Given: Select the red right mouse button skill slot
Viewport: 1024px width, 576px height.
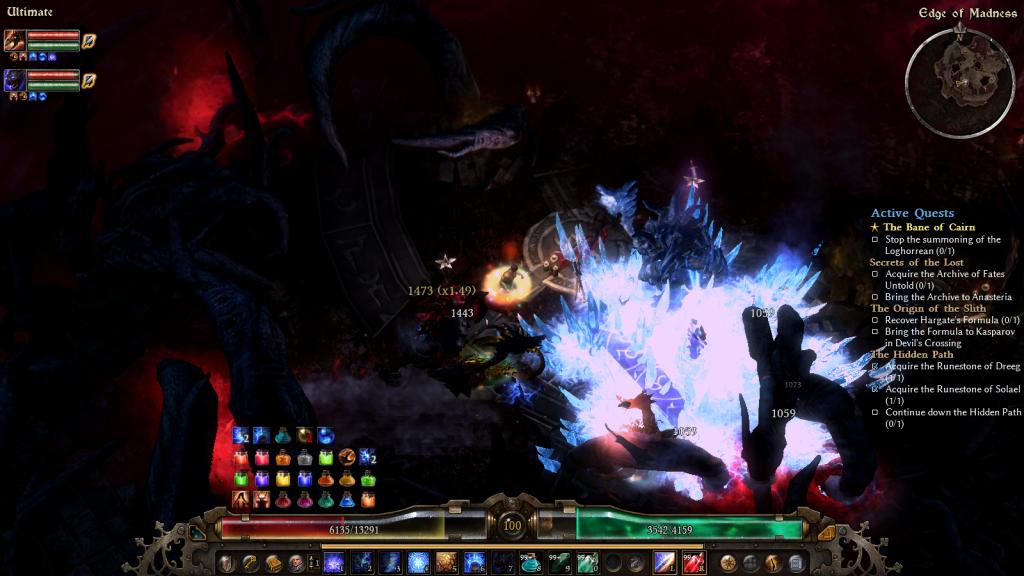Looking at the screenshot, I should pos(693,563).
